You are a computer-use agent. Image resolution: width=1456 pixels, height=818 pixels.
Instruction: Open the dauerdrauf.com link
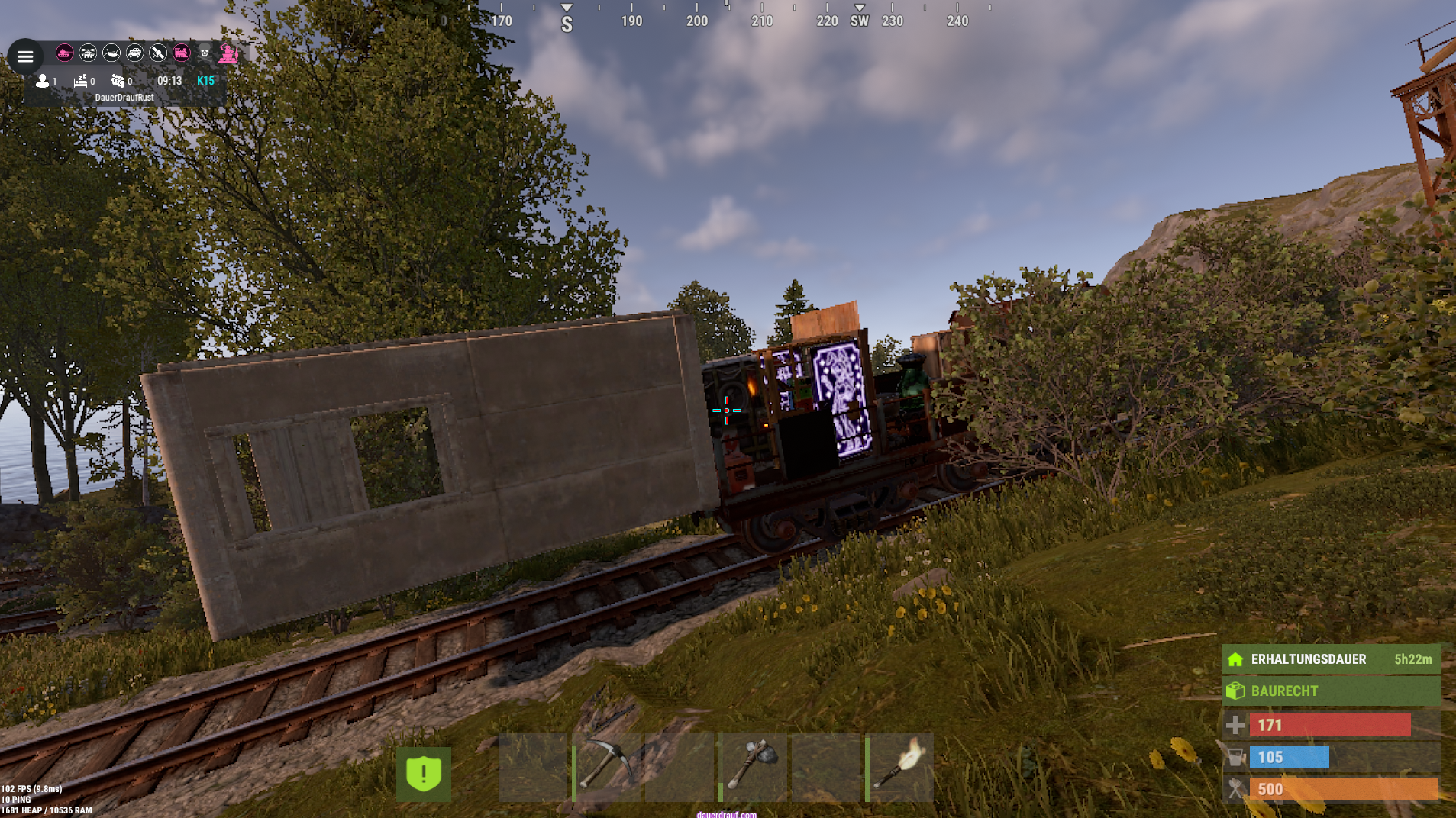(726, 814)
